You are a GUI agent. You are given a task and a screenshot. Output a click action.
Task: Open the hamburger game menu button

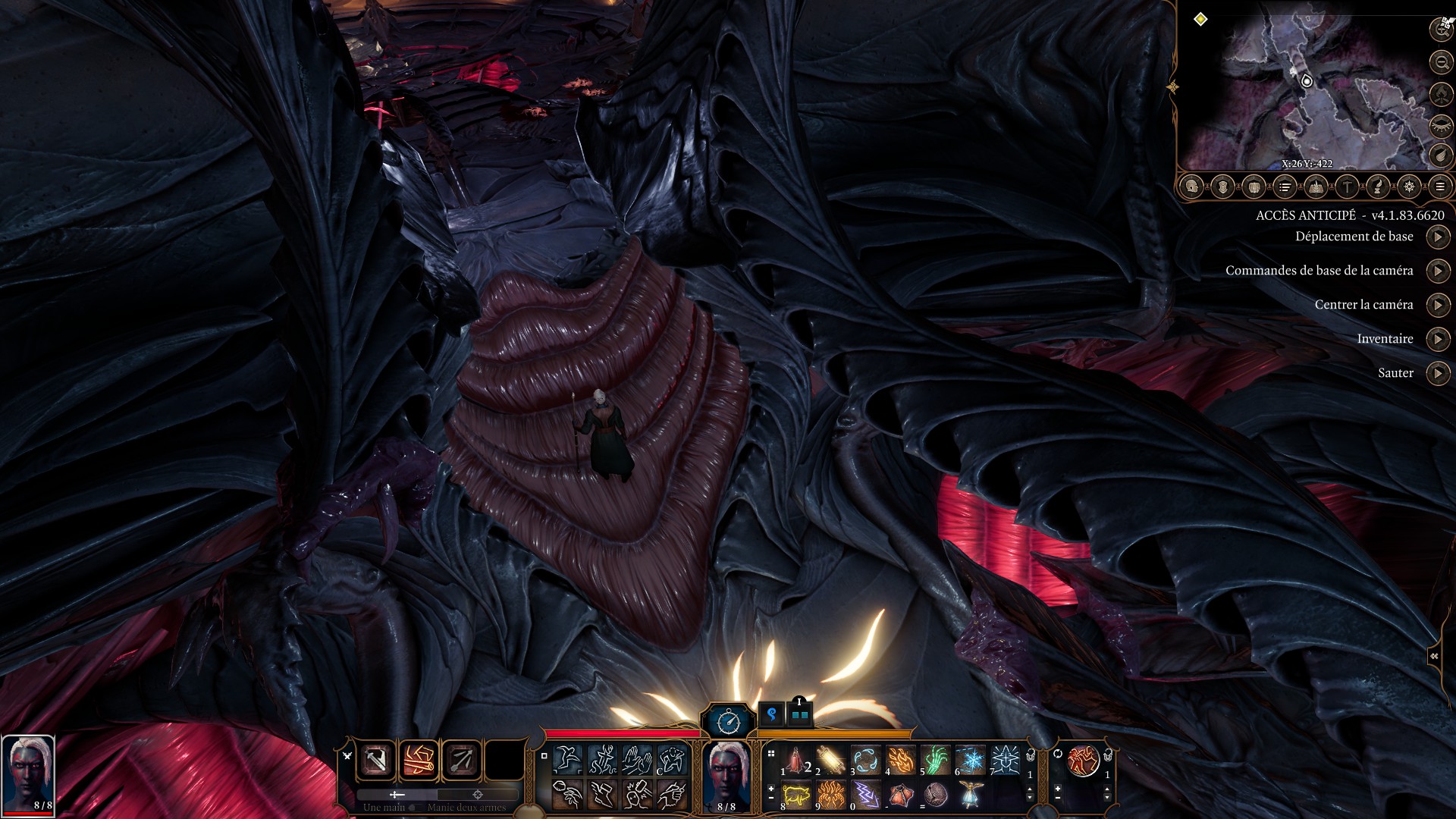point(1439,187)
